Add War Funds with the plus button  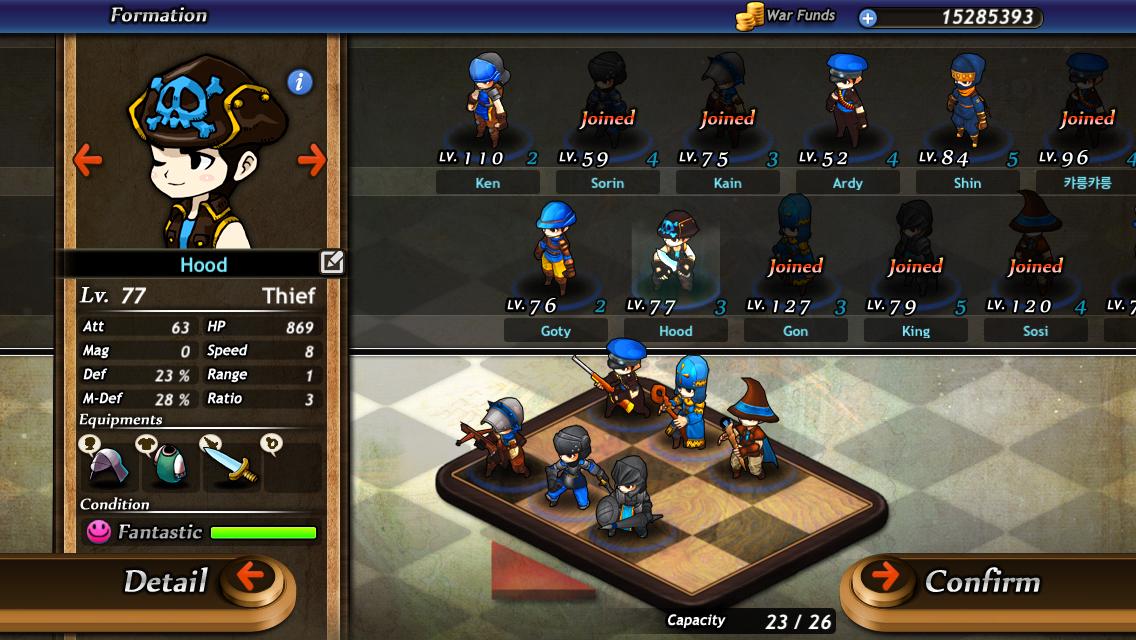tap(868, 17)
